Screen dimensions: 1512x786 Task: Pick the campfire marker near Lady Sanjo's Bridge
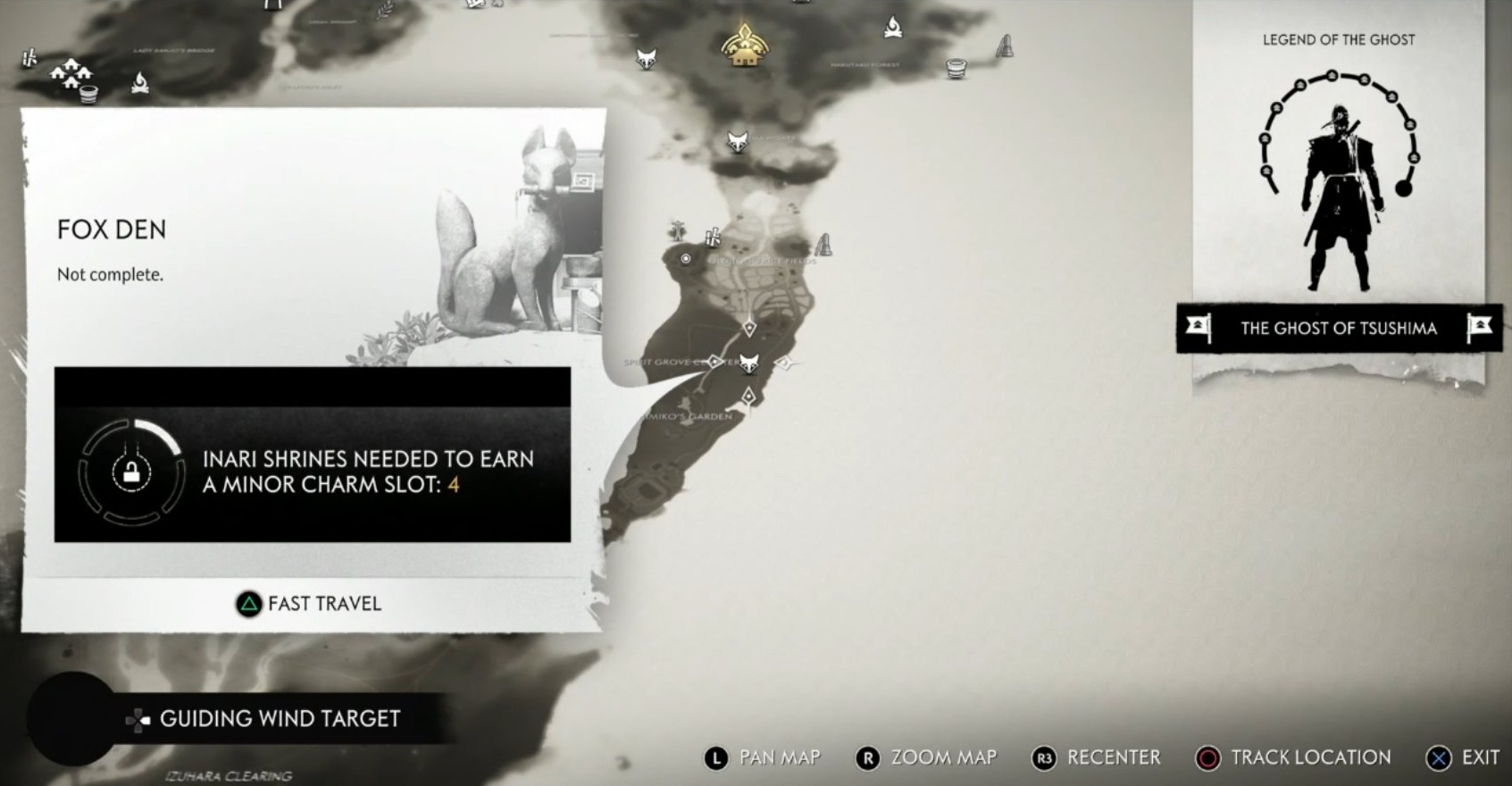coord(139,83)
